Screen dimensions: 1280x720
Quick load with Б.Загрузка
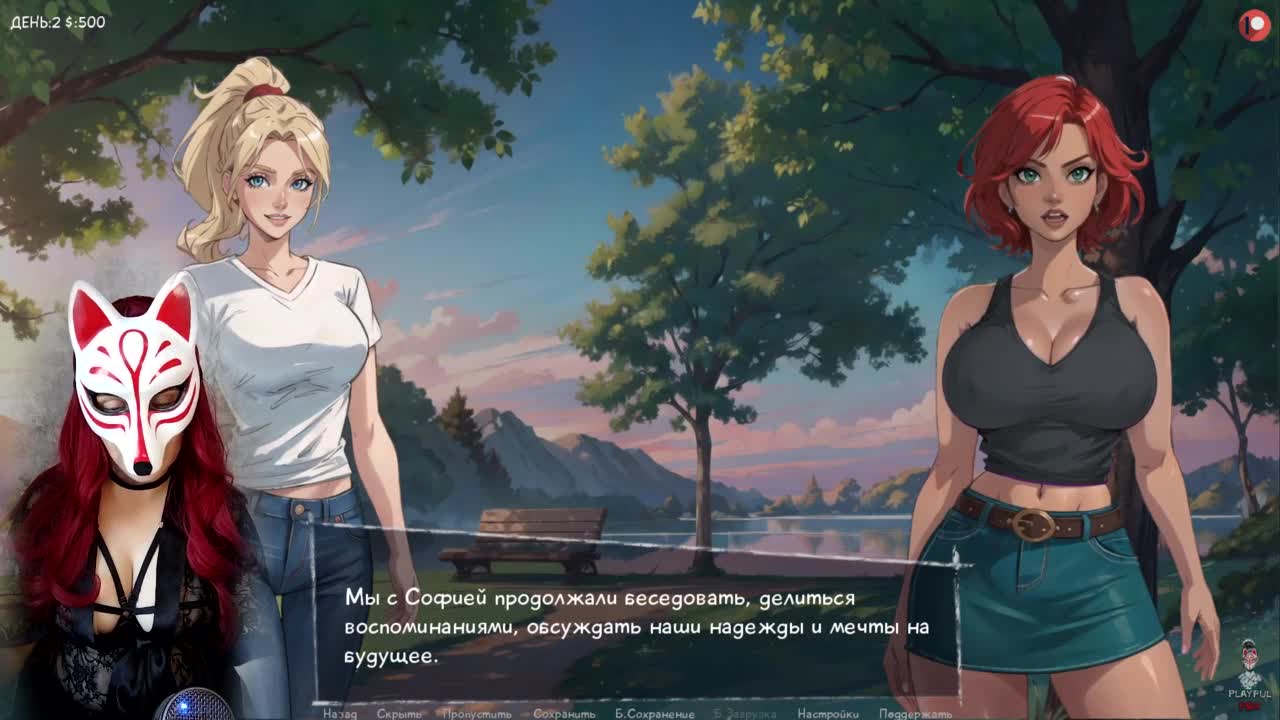tap(746, 714)
